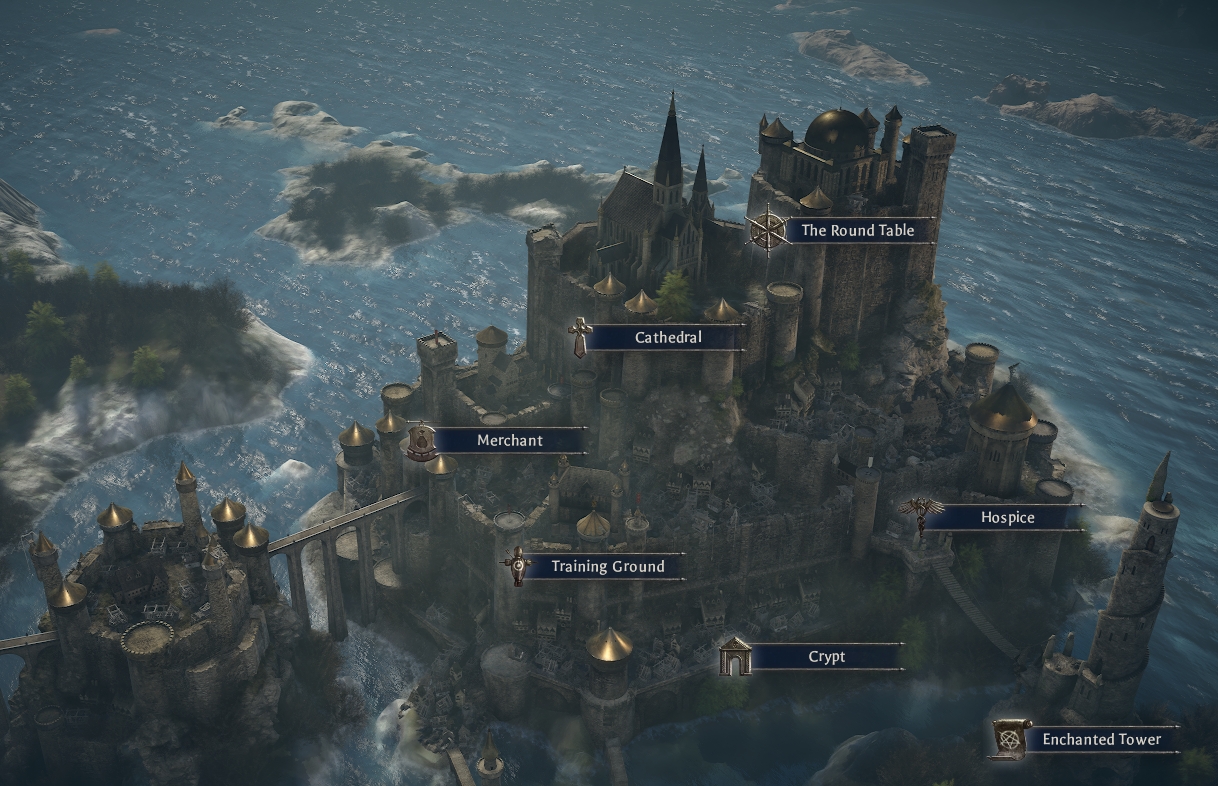The image size is (1218, 786).
Task: Open the Crypt
Action: (x=826, y=657)
